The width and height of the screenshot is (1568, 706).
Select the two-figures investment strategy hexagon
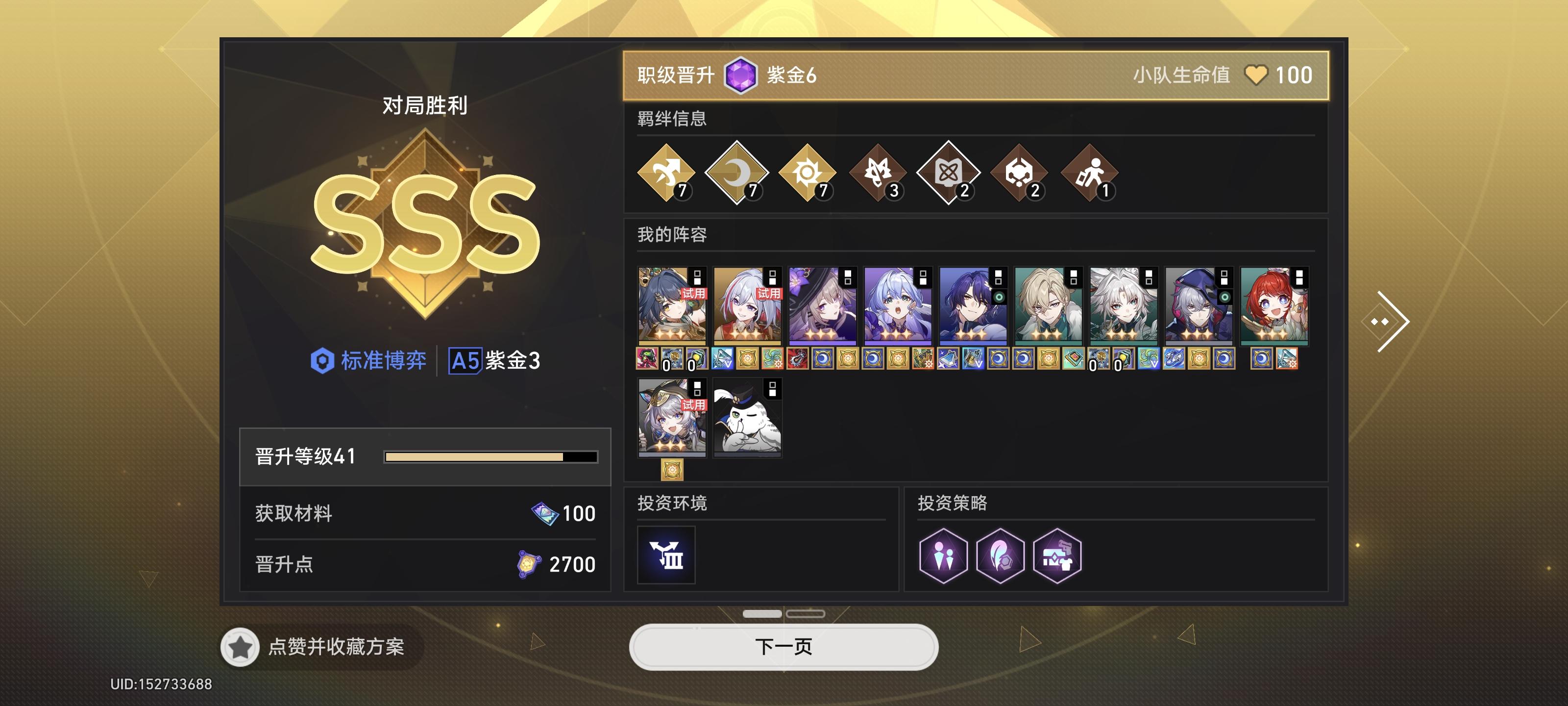[x=943, y=555]
